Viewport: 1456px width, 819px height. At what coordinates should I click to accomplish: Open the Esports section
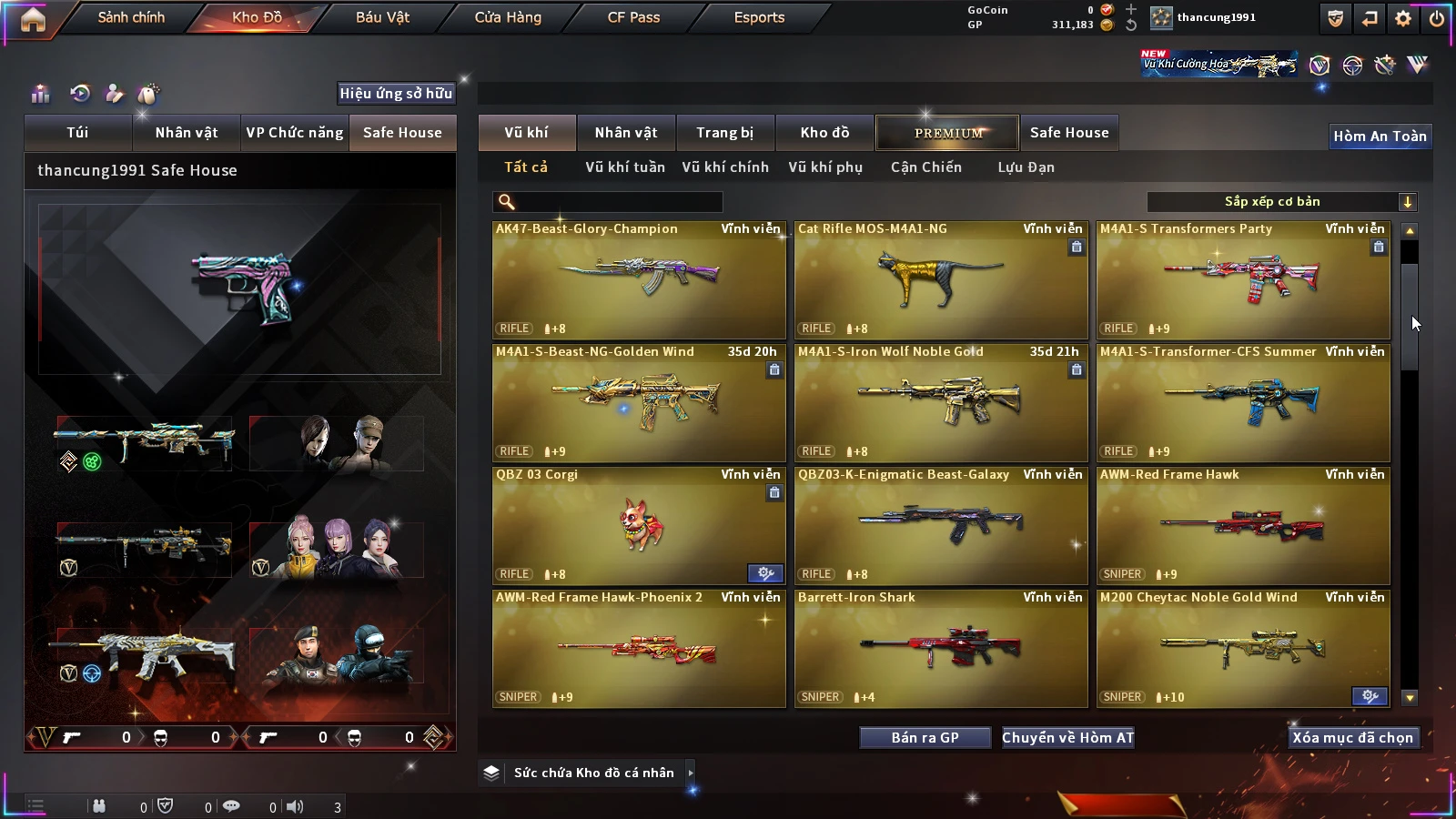point(759,17)
